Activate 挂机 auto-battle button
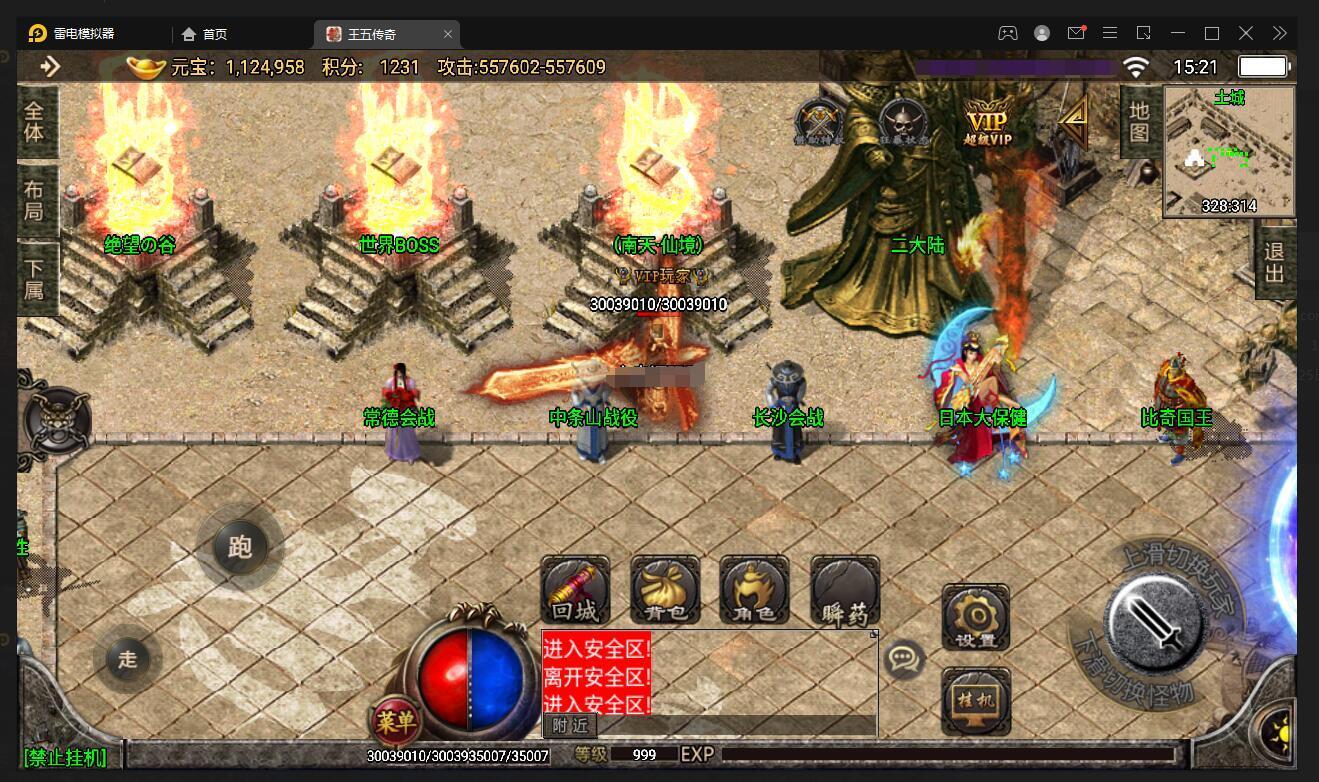Image resolution: width=1319 pixels, height=782 pixels. [x=976, y=699]
